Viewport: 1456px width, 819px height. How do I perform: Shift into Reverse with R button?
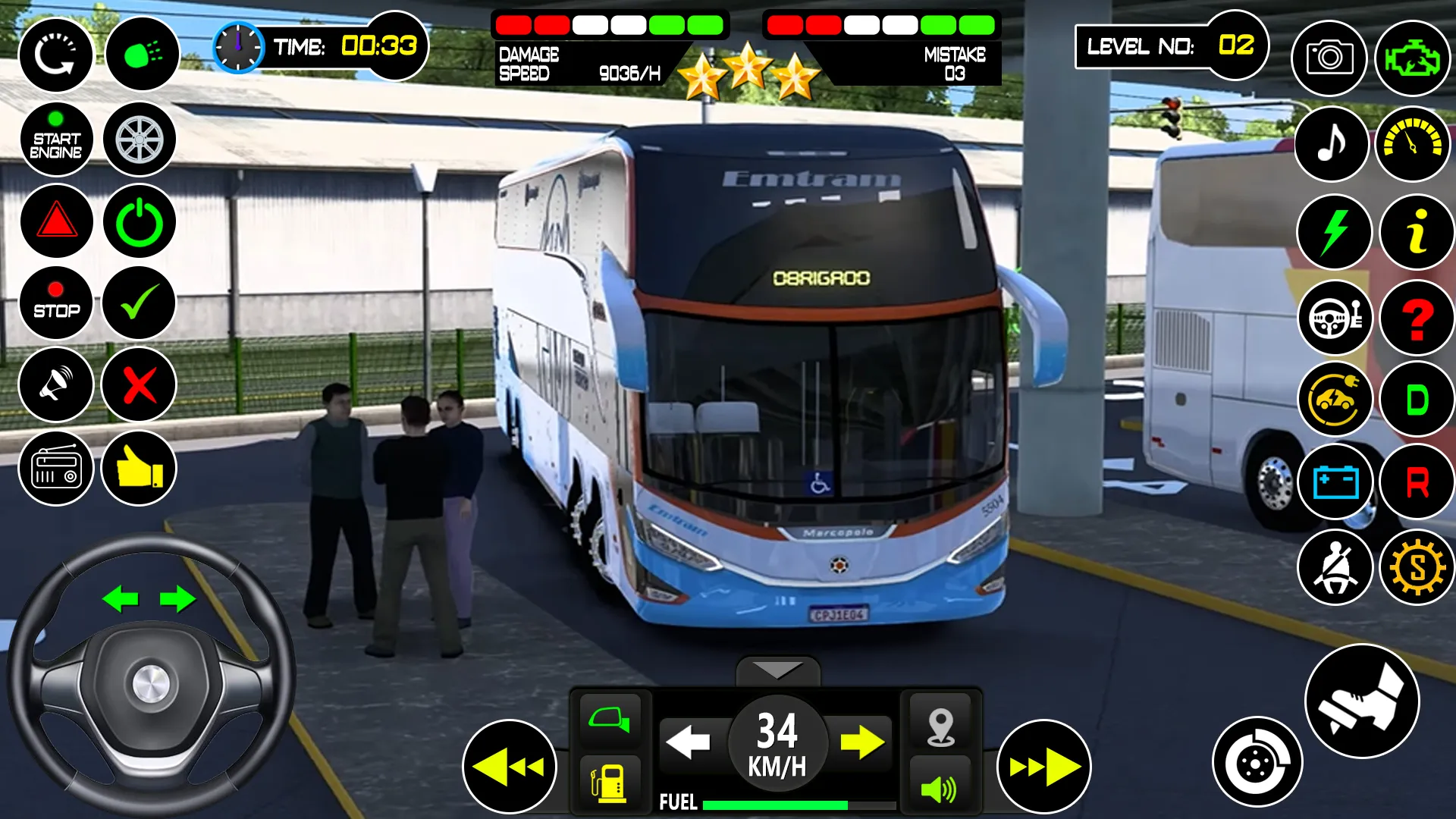pos(1417,482)
